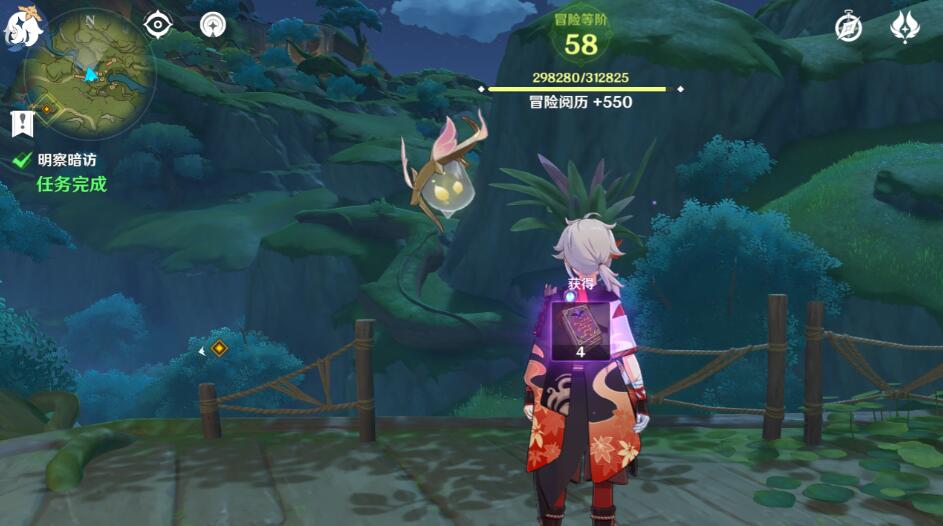Select the 明察暗访 quest tracker entry

coord(66,159)
